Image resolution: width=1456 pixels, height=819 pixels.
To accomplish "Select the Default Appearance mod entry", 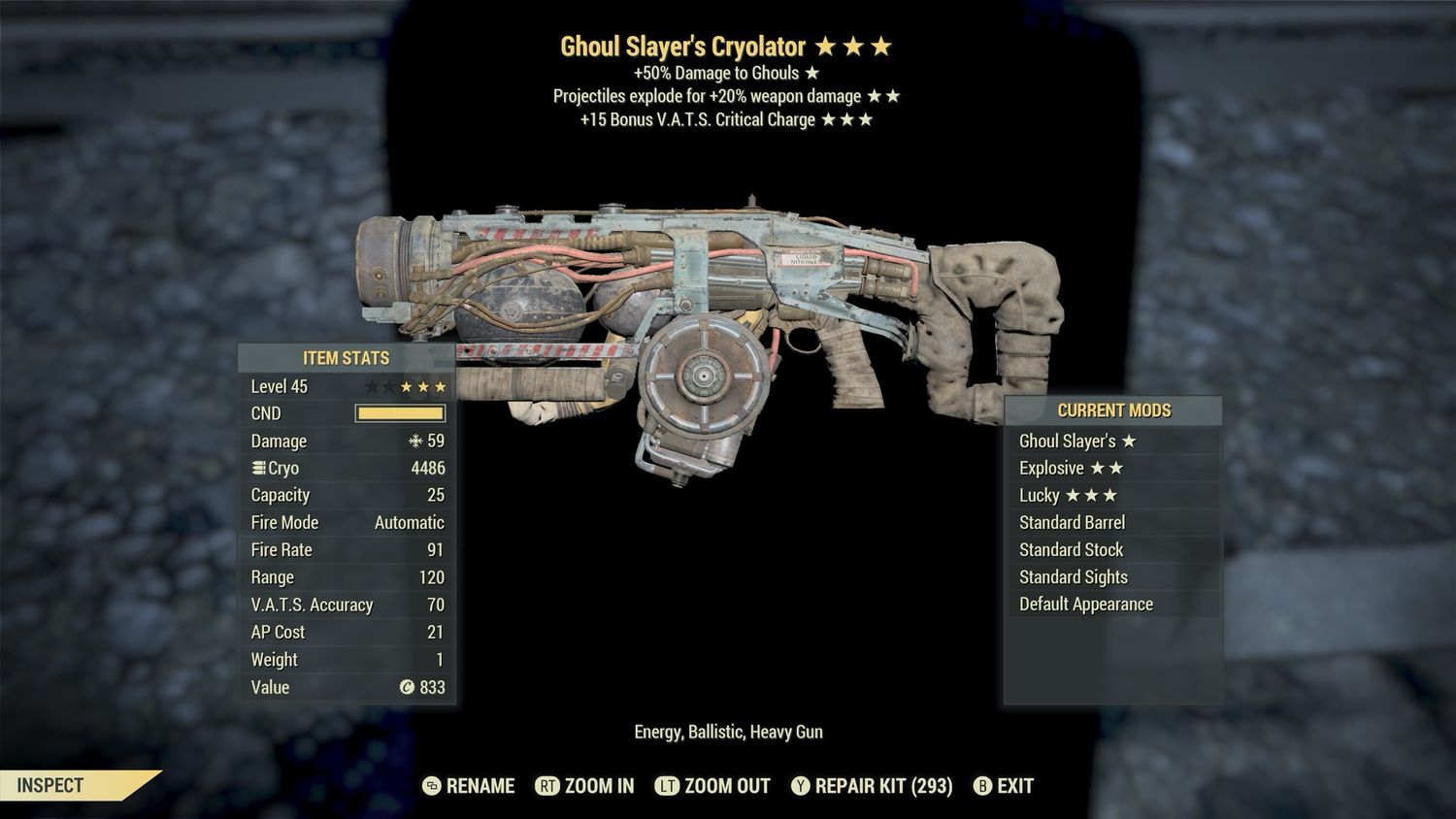I will point(1085,604).
